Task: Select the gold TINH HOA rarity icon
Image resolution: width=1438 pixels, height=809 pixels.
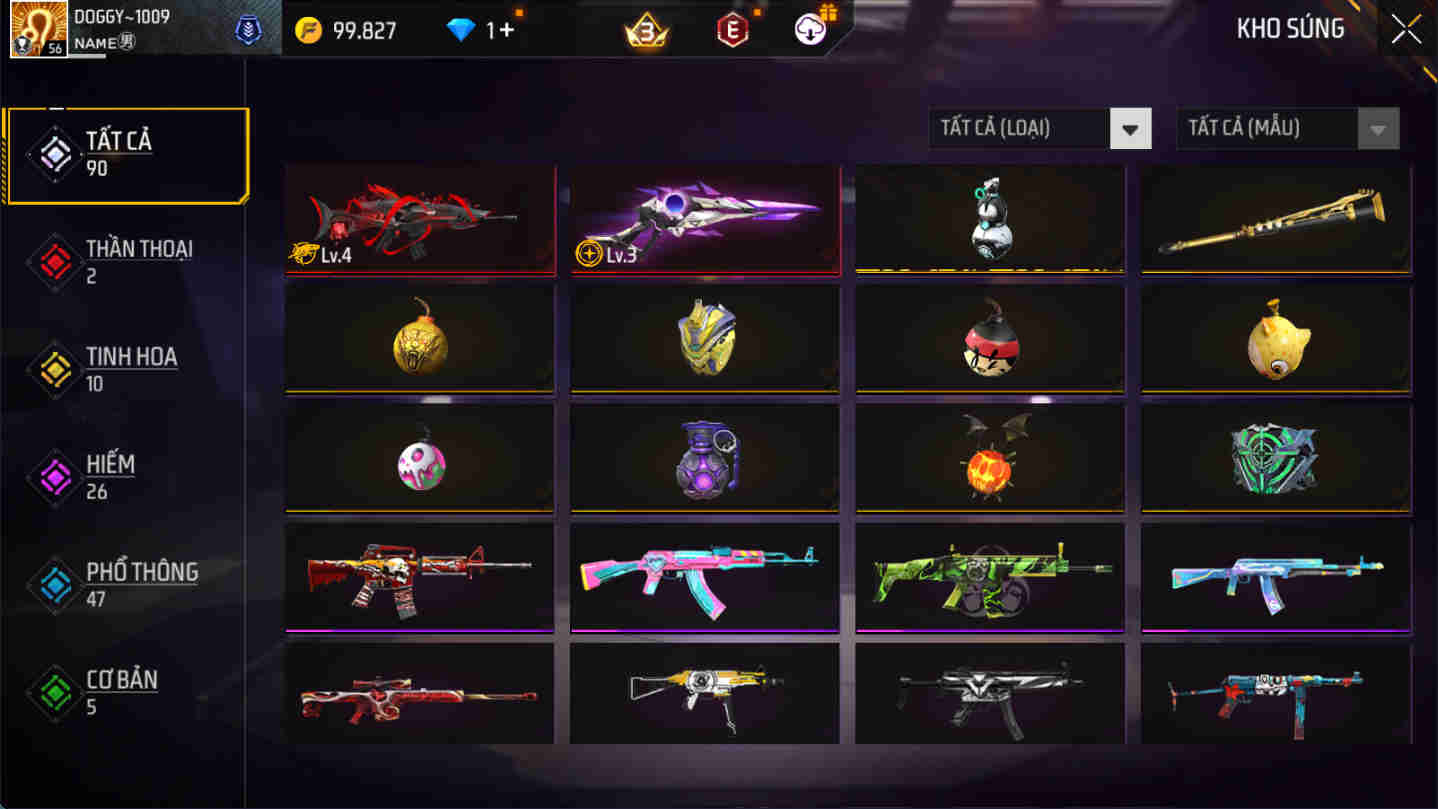Action: pos(57,368)
